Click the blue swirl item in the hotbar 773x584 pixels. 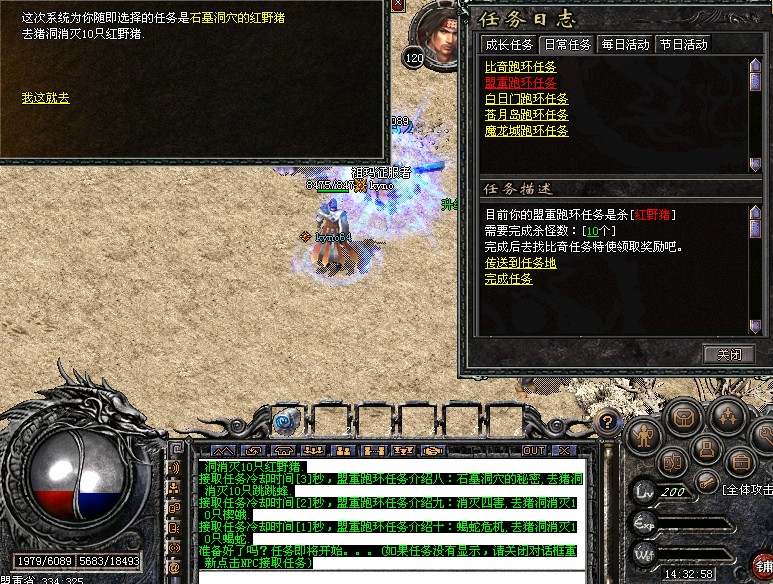pos(286,420)
